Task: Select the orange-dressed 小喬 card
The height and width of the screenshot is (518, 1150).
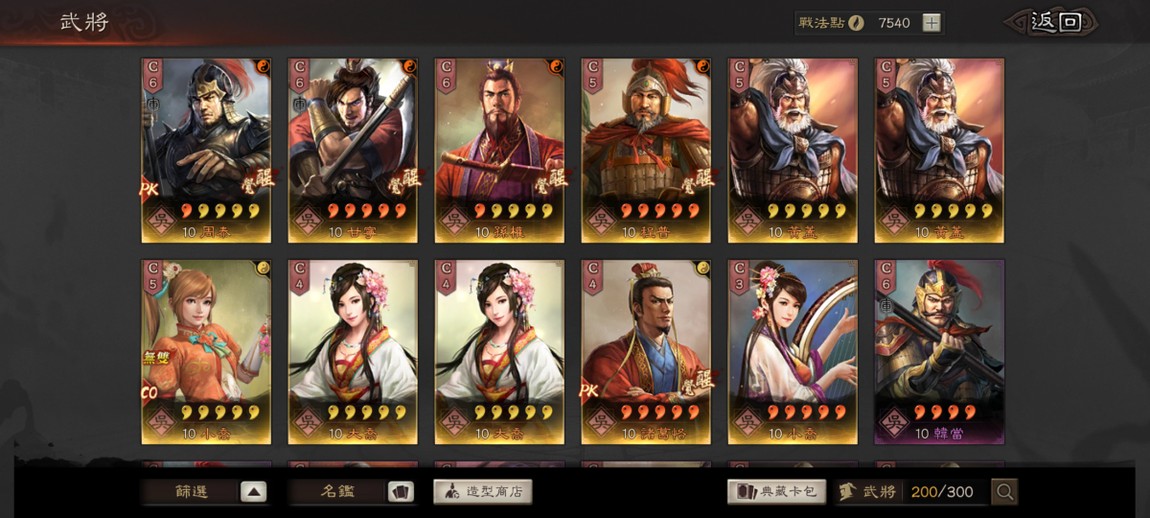Action: 206,352
